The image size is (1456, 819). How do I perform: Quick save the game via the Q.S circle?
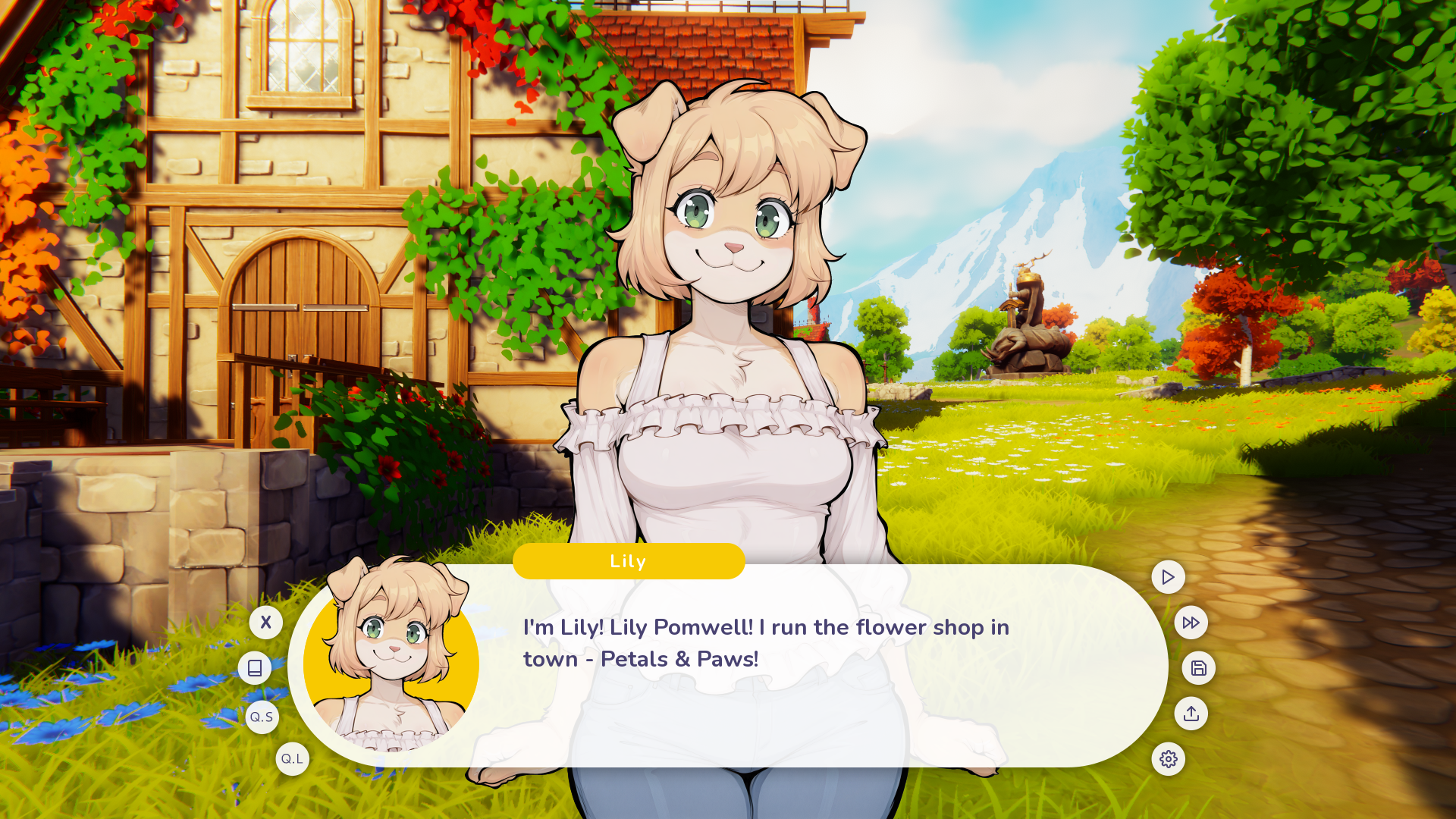point(262,716)
